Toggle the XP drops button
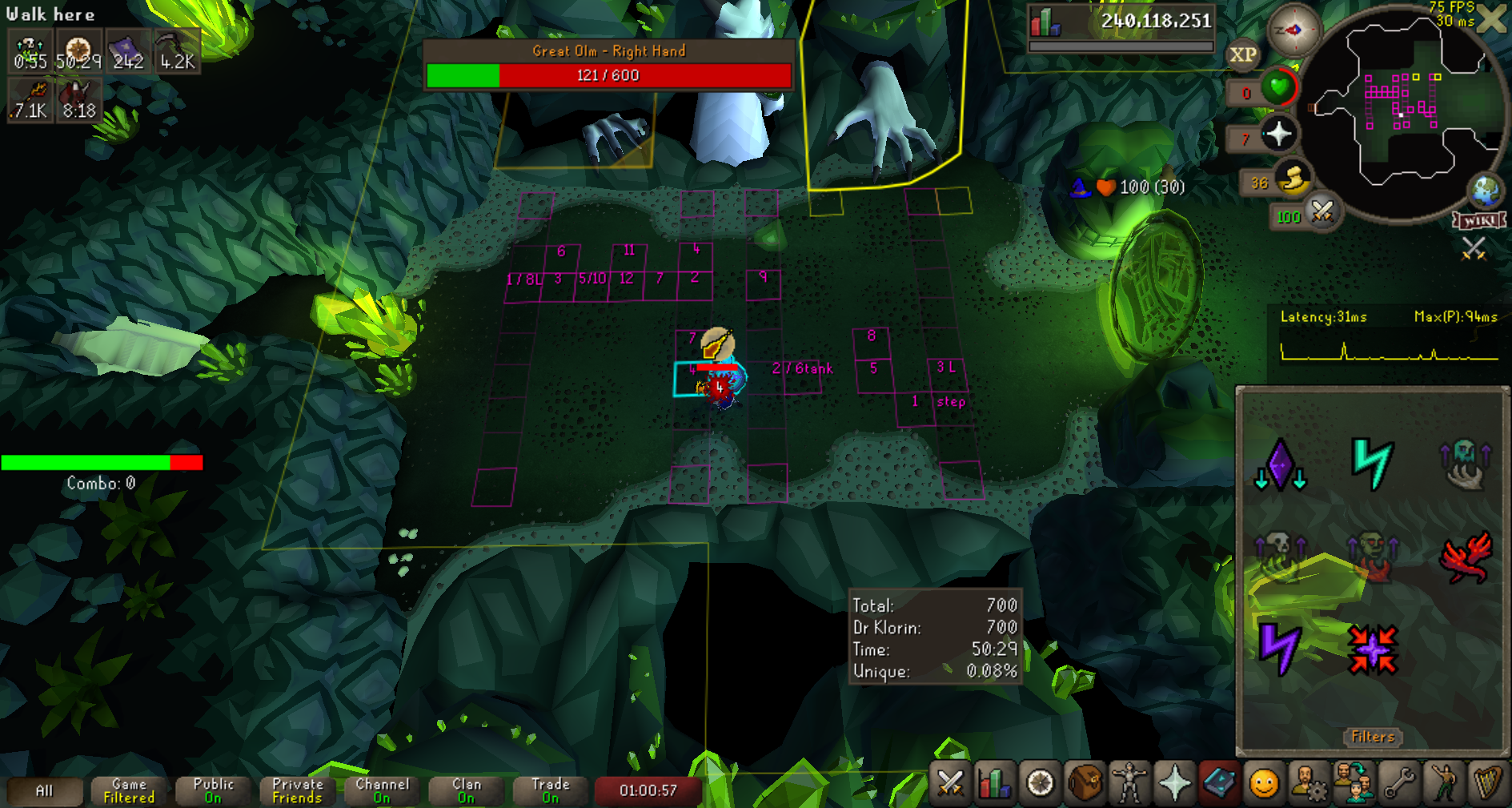This screenshot has height=808, width=1512. pyautogui.click(x=1243, y=55)
